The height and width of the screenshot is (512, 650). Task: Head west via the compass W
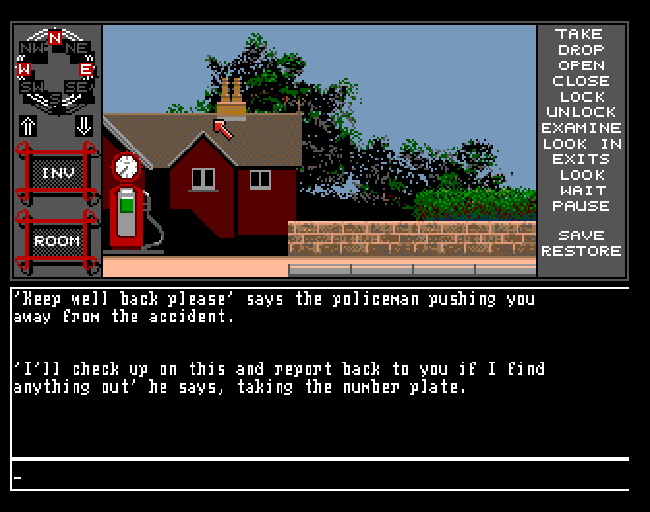(x=24, y=69)
